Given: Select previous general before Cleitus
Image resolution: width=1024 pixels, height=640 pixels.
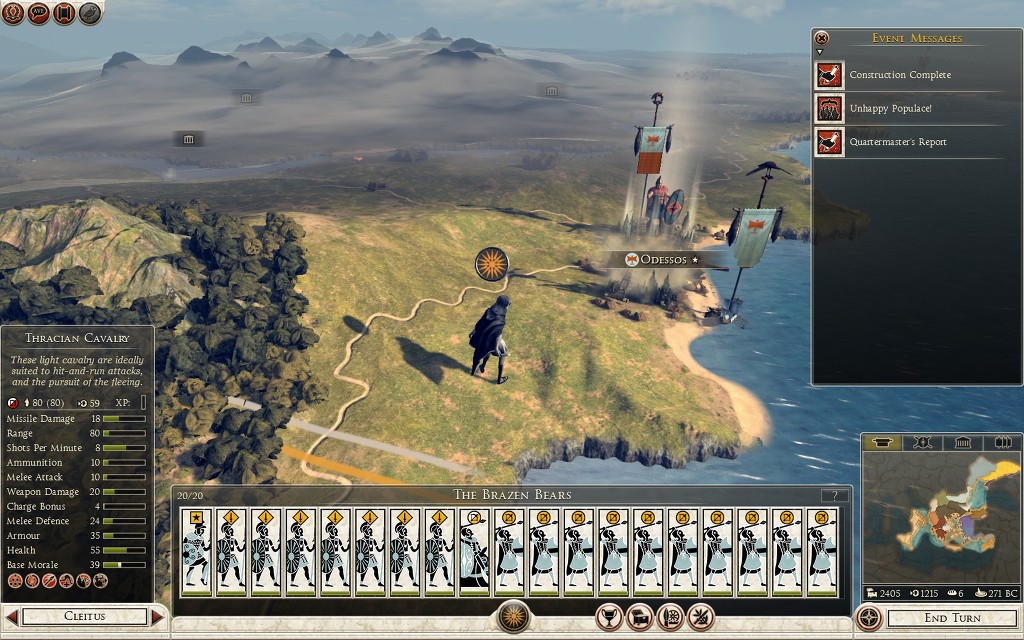Looking at the screenshot, I should (x=11, y=617).
